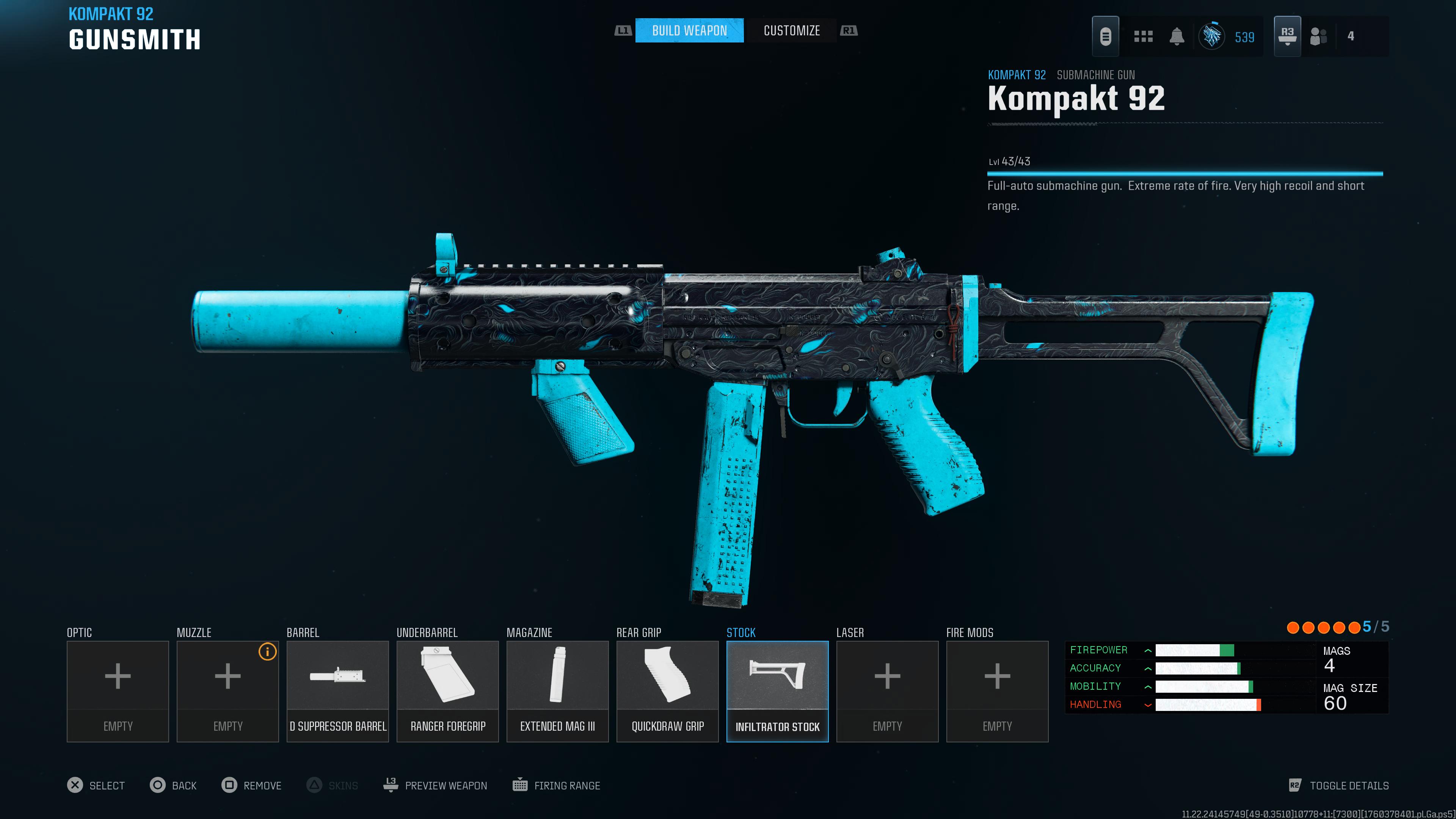The image size is (1456, 819).
Task: Open Preview Weapon
Action: (435, 785)
